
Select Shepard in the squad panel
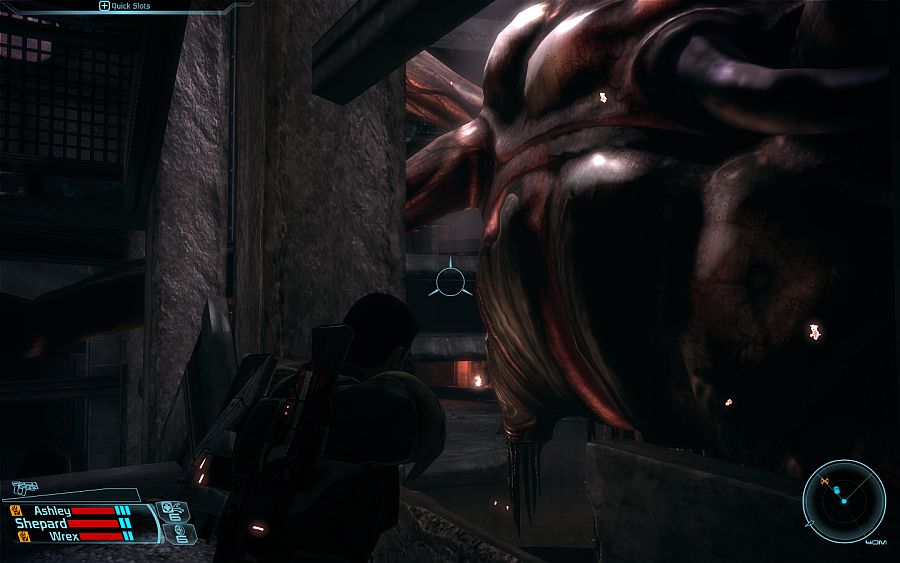coord(40,523)
